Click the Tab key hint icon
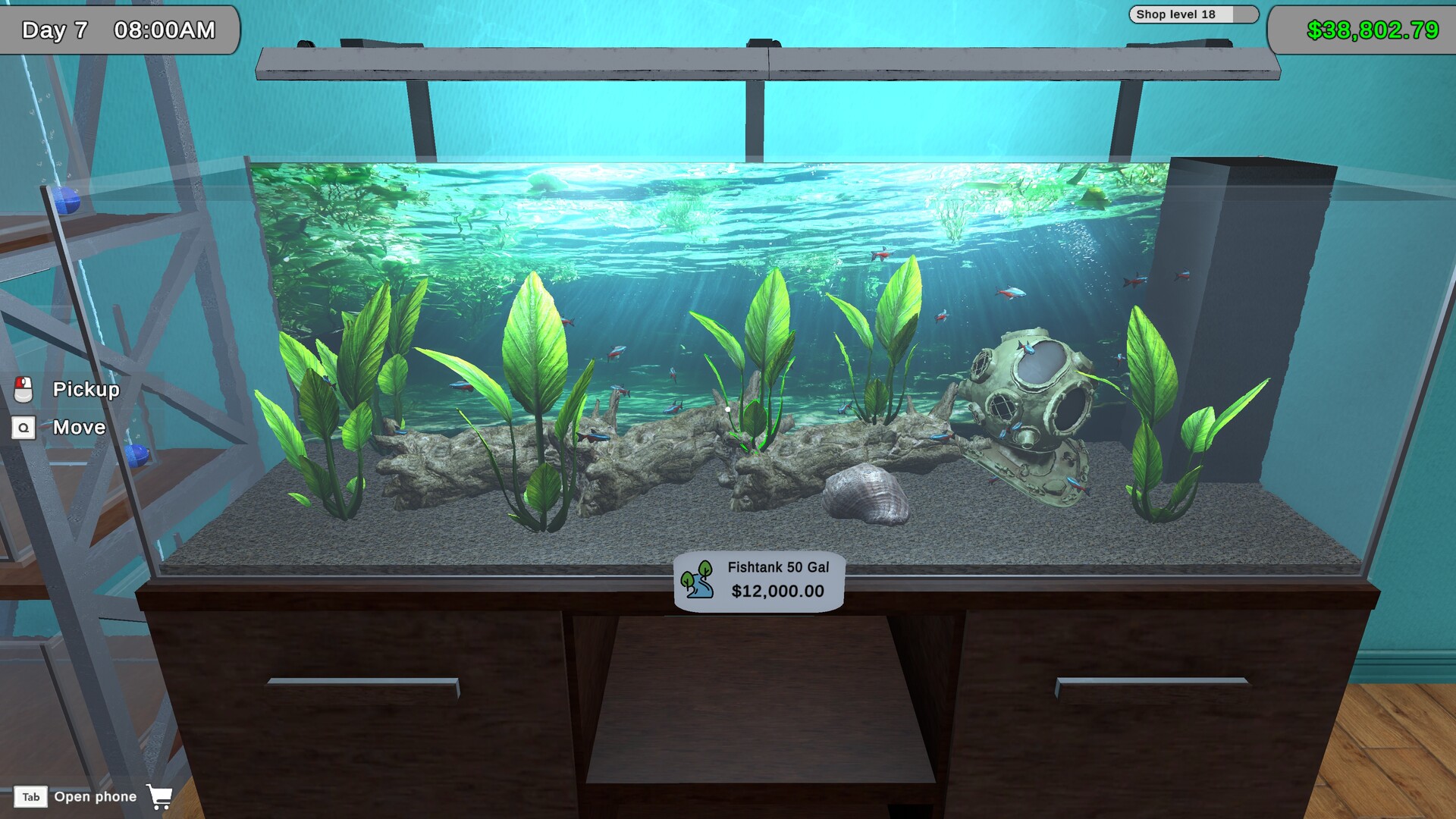1456x819 pixels. (x=31, y=796)
